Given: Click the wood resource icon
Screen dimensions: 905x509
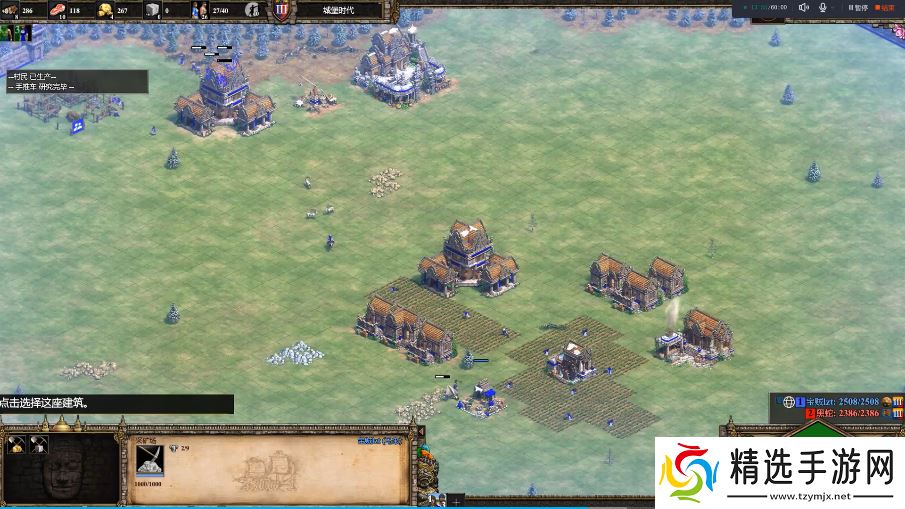Looking at the screenshot, I should 13,10.
